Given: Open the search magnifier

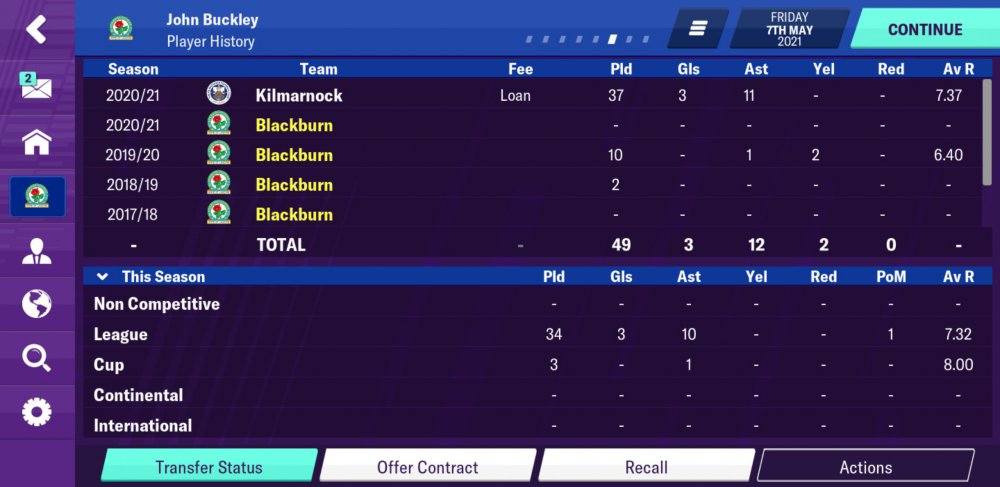Looking at the screenshot, I should (36, 358).
